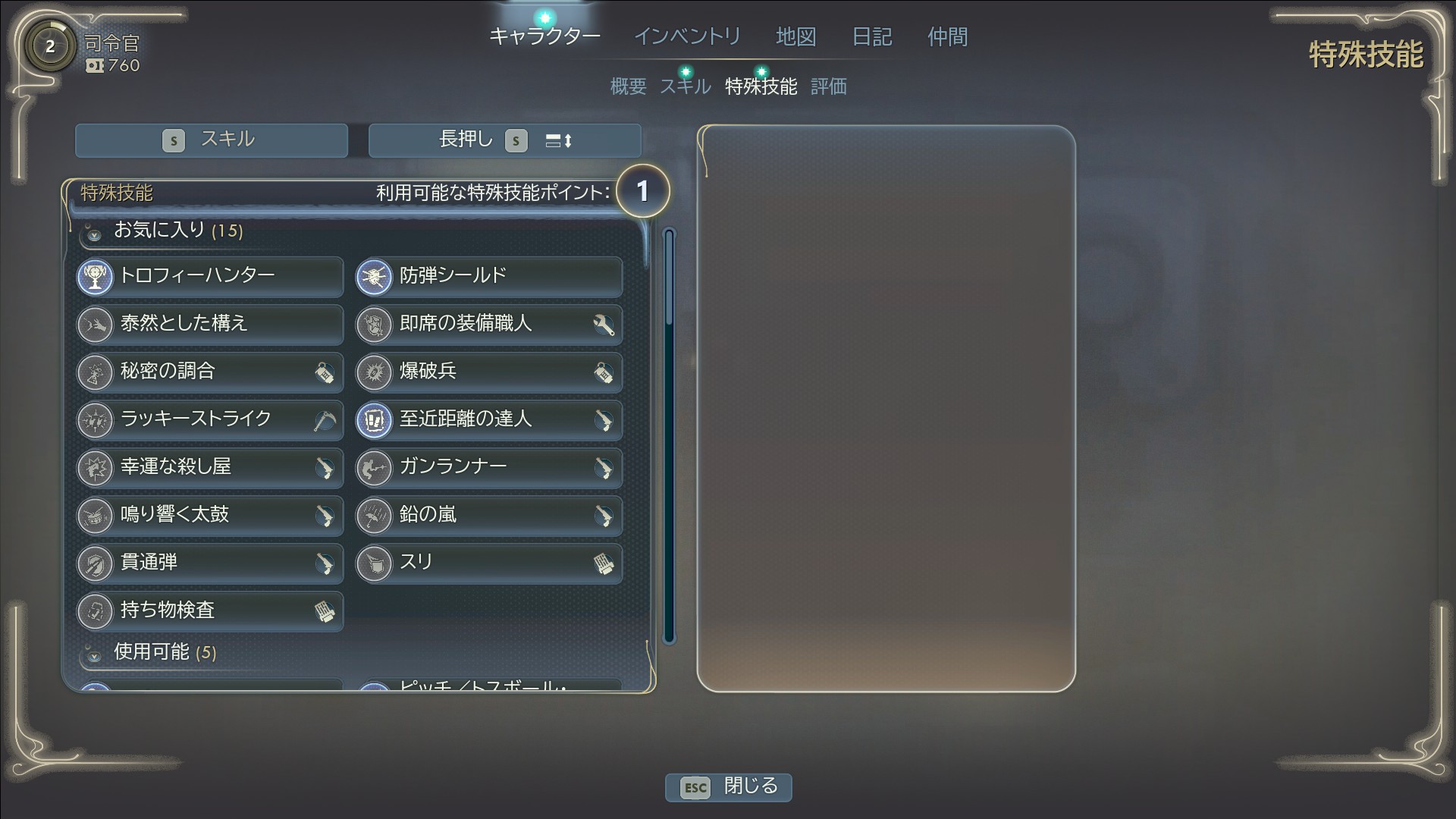Pick the 即席の装備職人 perk
The width and height of the screenshot is (1456, 819).
pyautogui.click(x=489, y=324)
